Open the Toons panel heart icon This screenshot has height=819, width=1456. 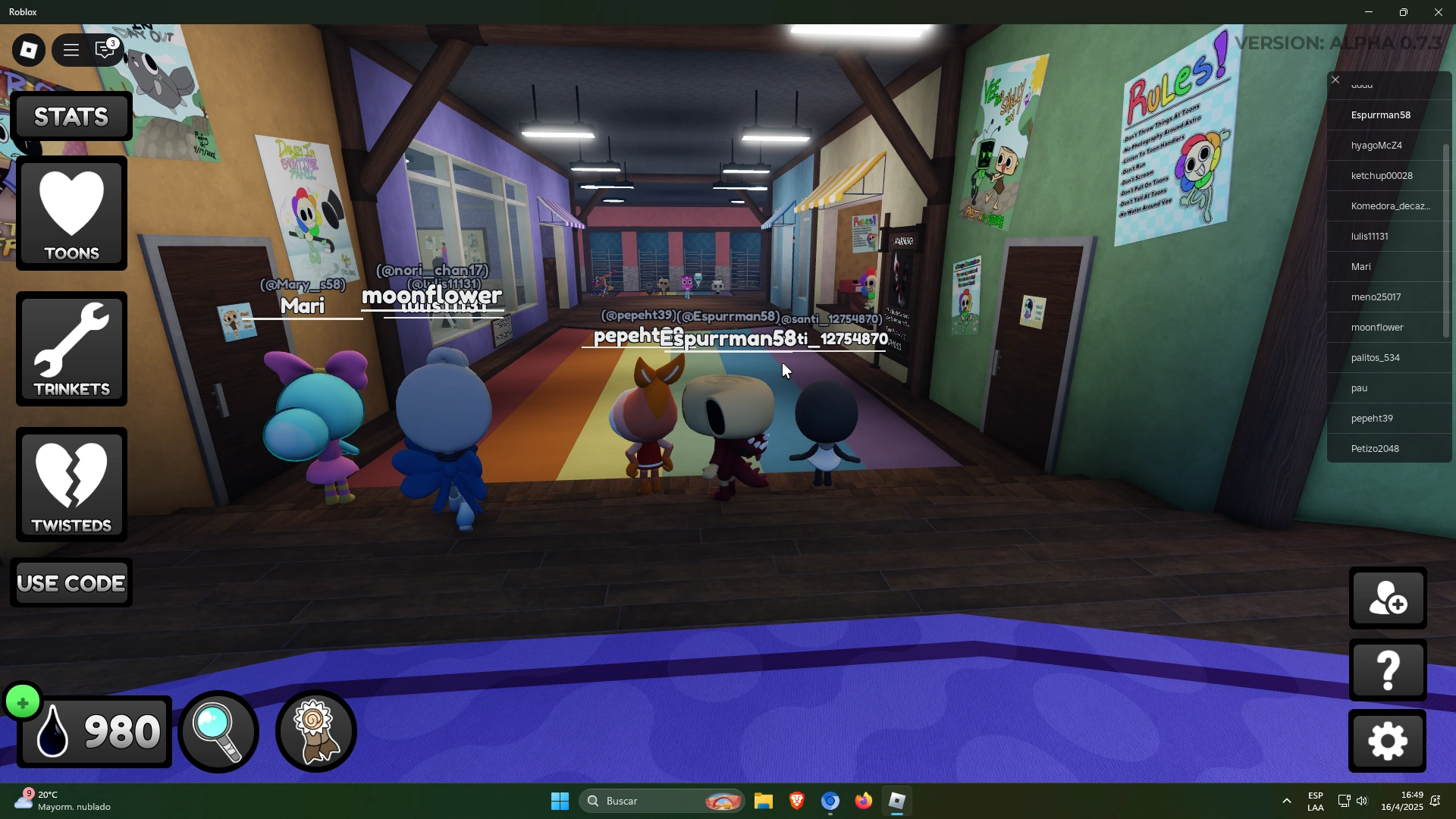click(71, 214)
